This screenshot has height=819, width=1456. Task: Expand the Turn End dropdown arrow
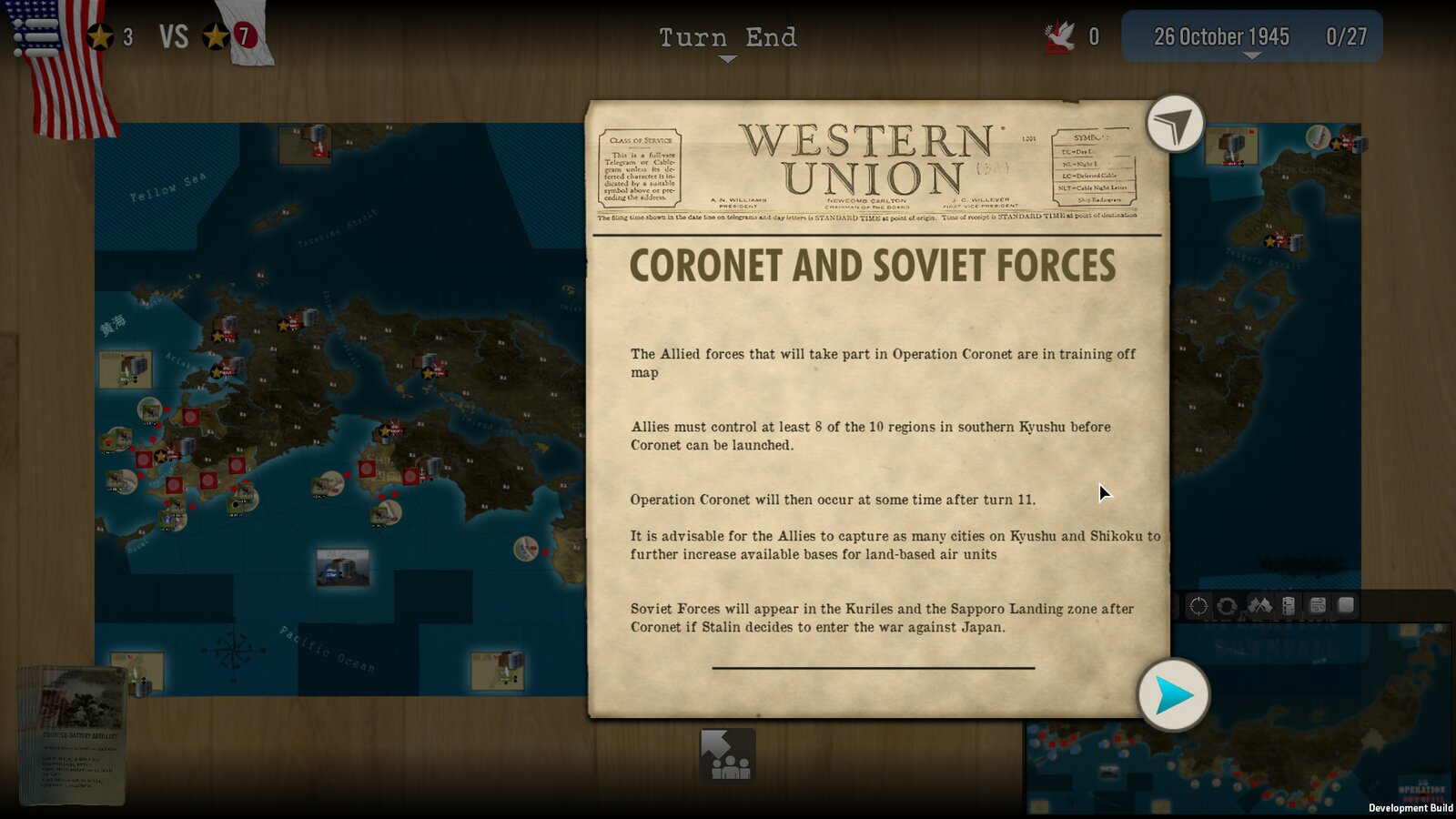point(726,56)
